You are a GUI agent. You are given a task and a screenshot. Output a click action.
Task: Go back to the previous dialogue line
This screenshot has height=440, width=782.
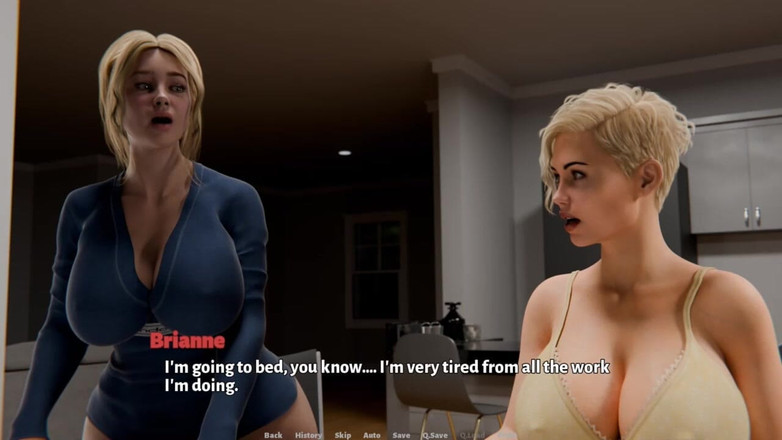pyautogui.click(x=273, y=435)
